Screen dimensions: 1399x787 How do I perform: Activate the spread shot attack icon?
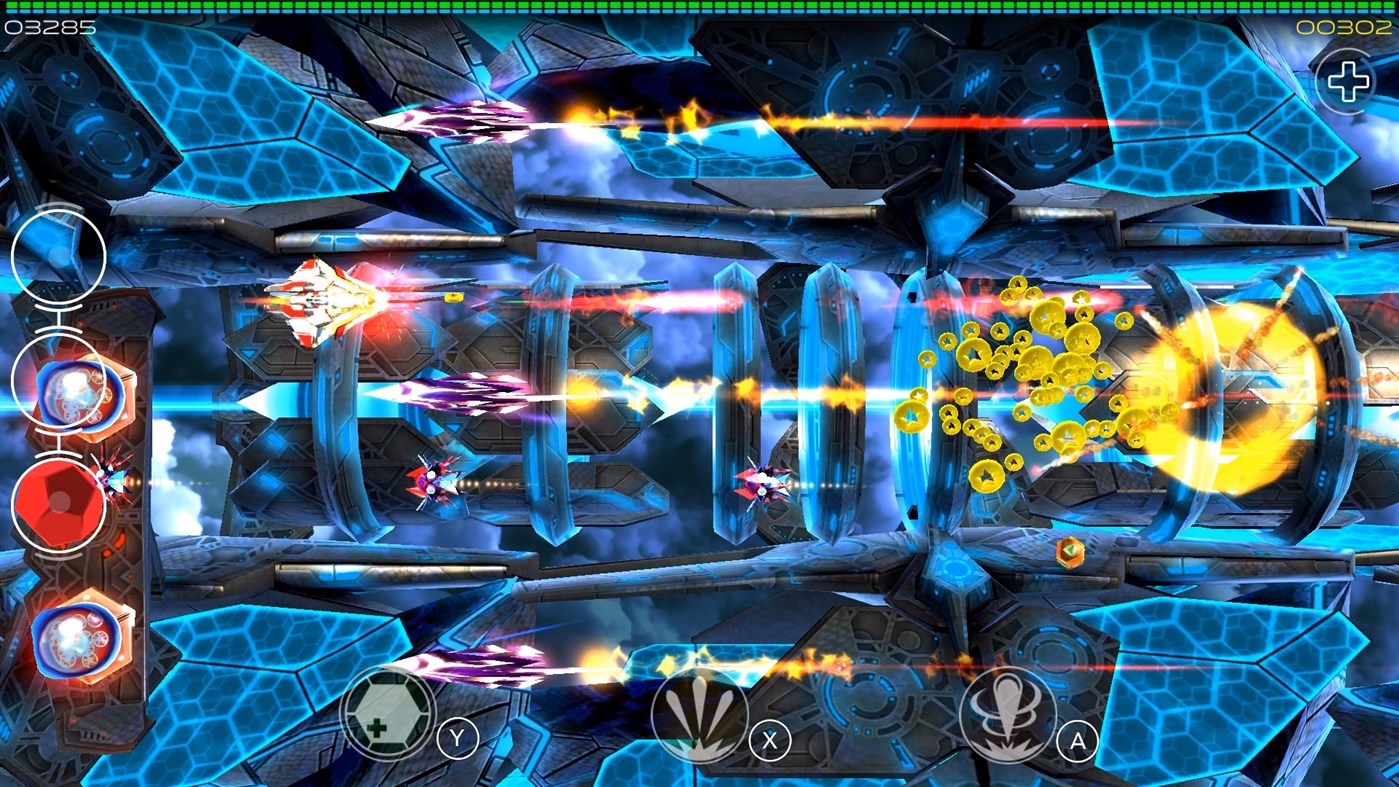(700, 712)
